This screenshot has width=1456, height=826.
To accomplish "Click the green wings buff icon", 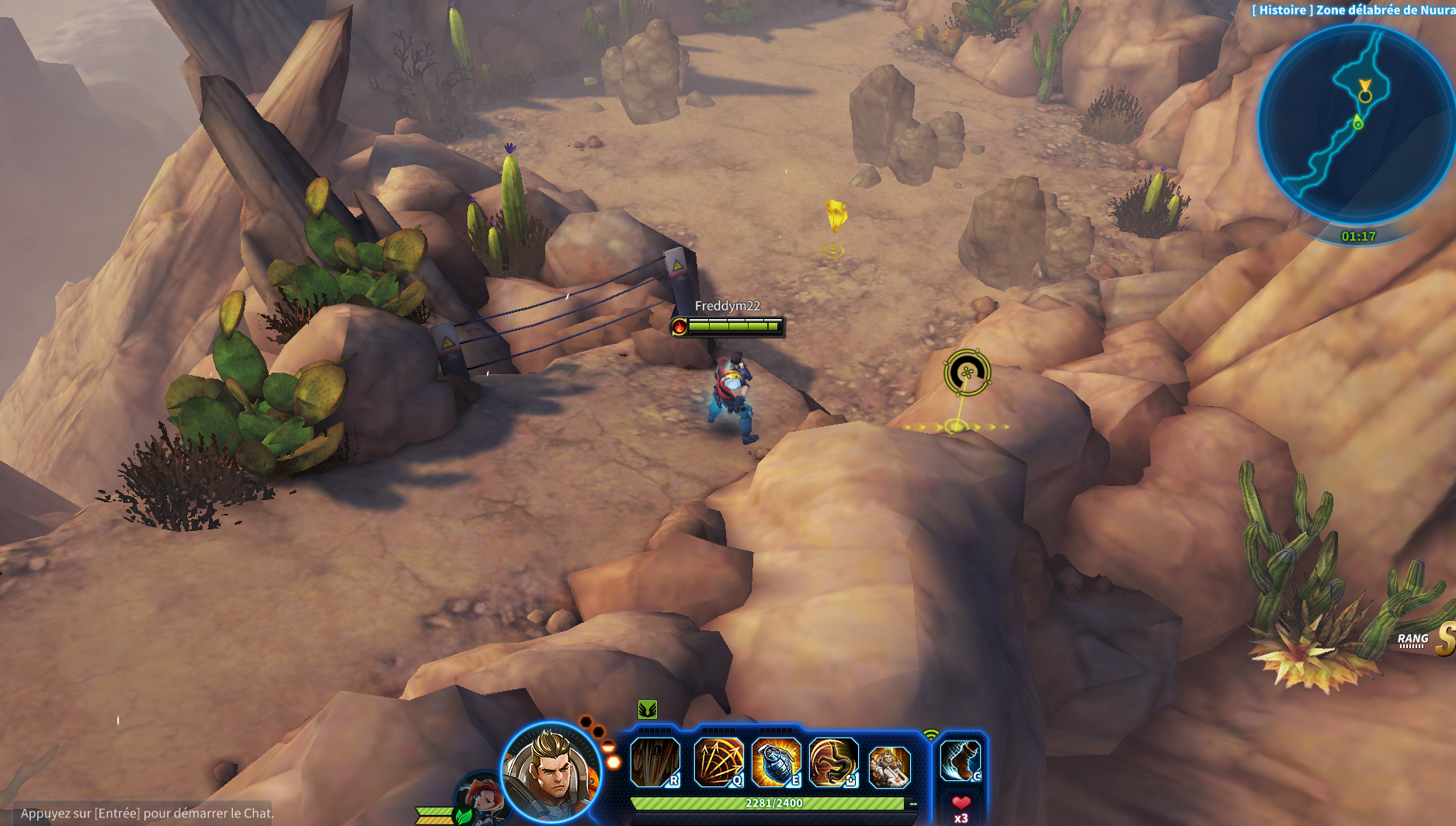I will click(x=648, y=709).
